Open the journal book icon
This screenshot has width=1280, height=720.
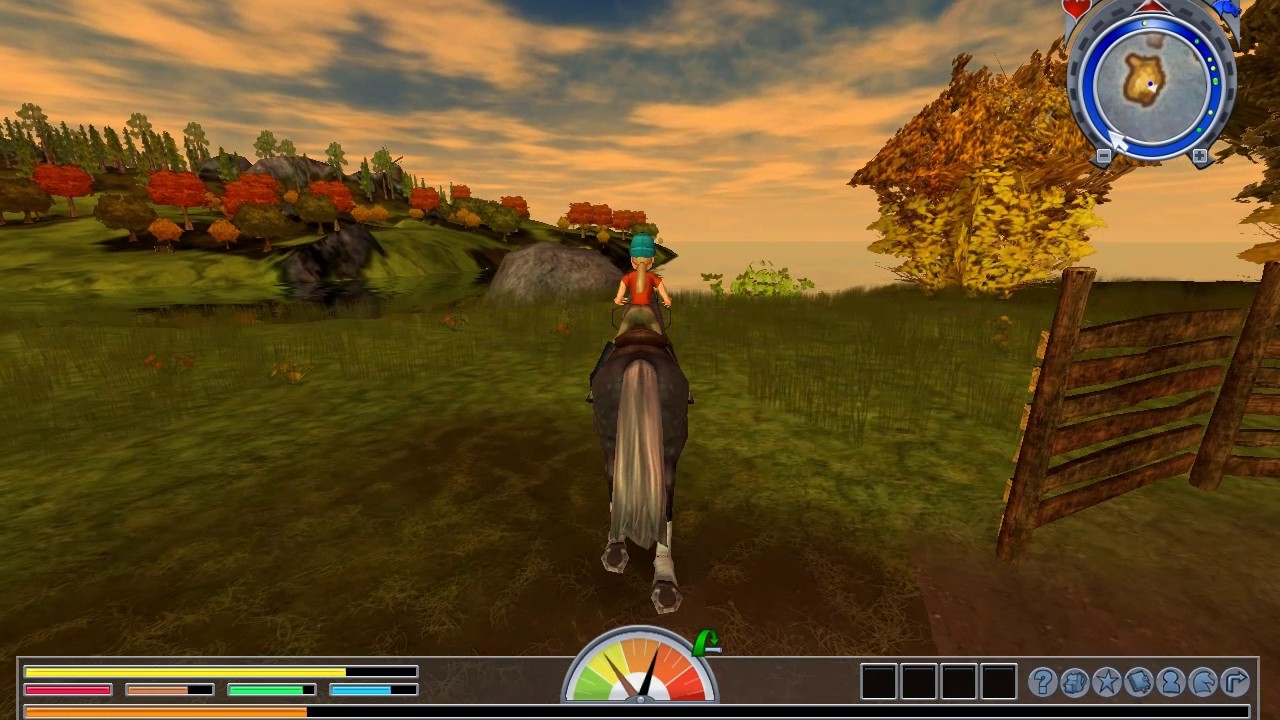point(1139,682)
